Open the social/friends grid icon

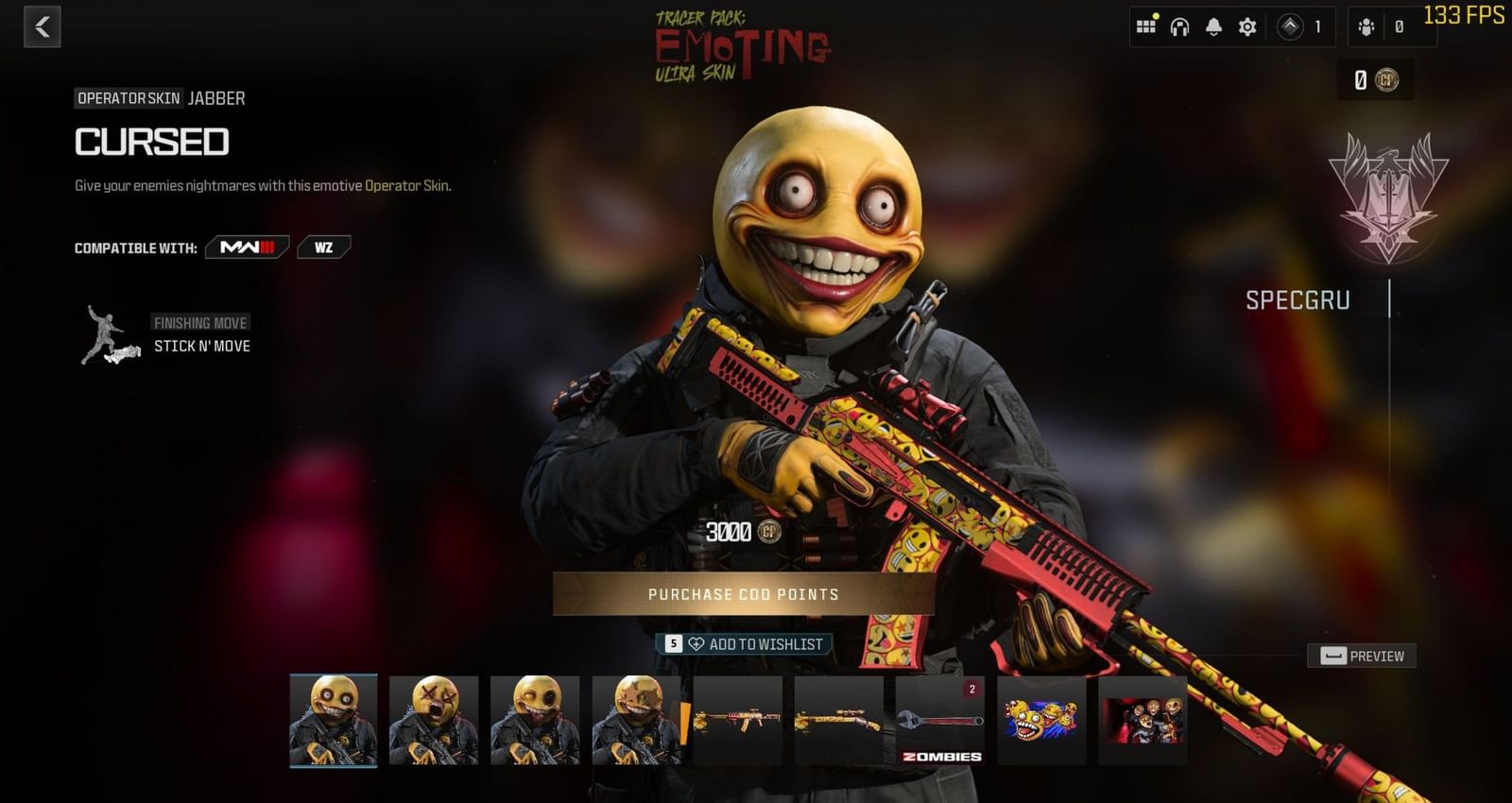(1146, 26)
